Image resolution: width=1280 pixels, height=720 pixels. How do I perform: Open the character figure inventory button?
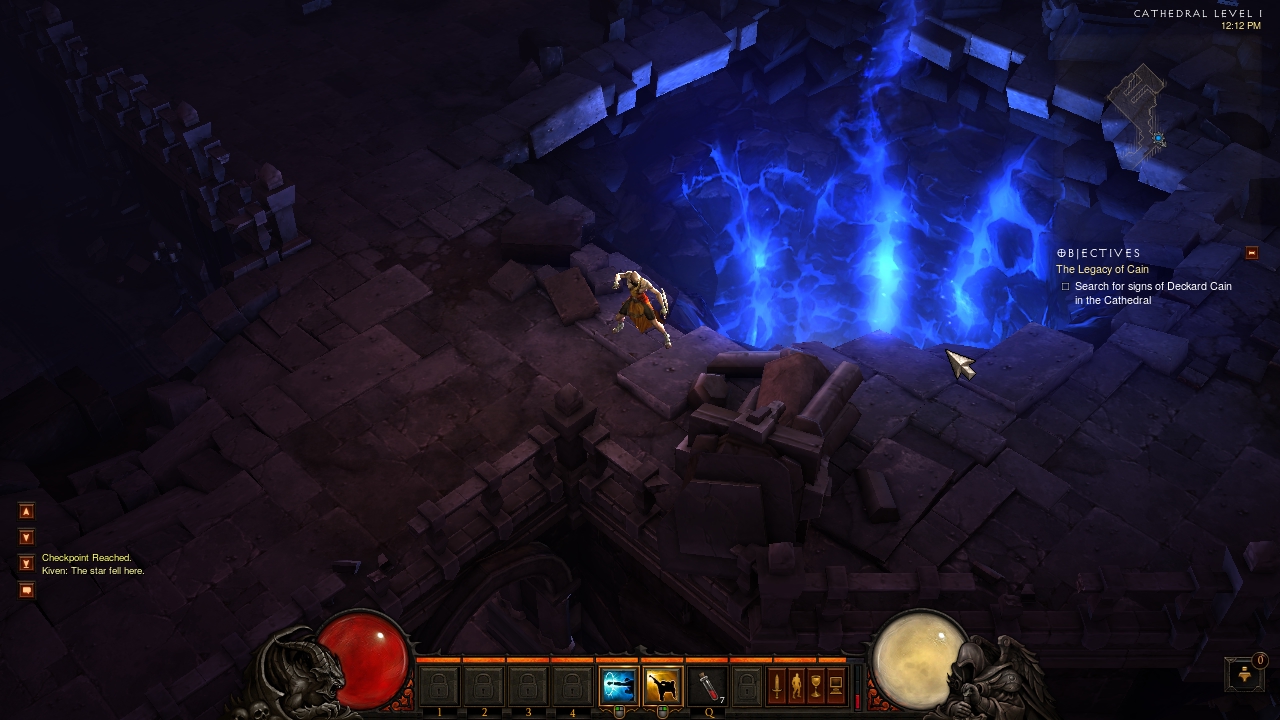click(796, 686)
